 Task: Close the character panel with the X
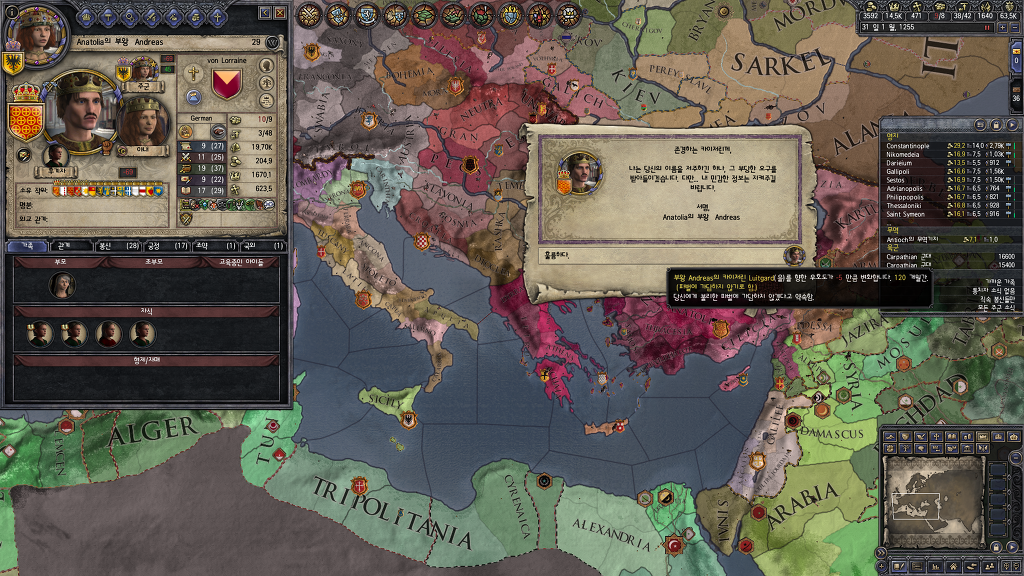pos(280,13)
